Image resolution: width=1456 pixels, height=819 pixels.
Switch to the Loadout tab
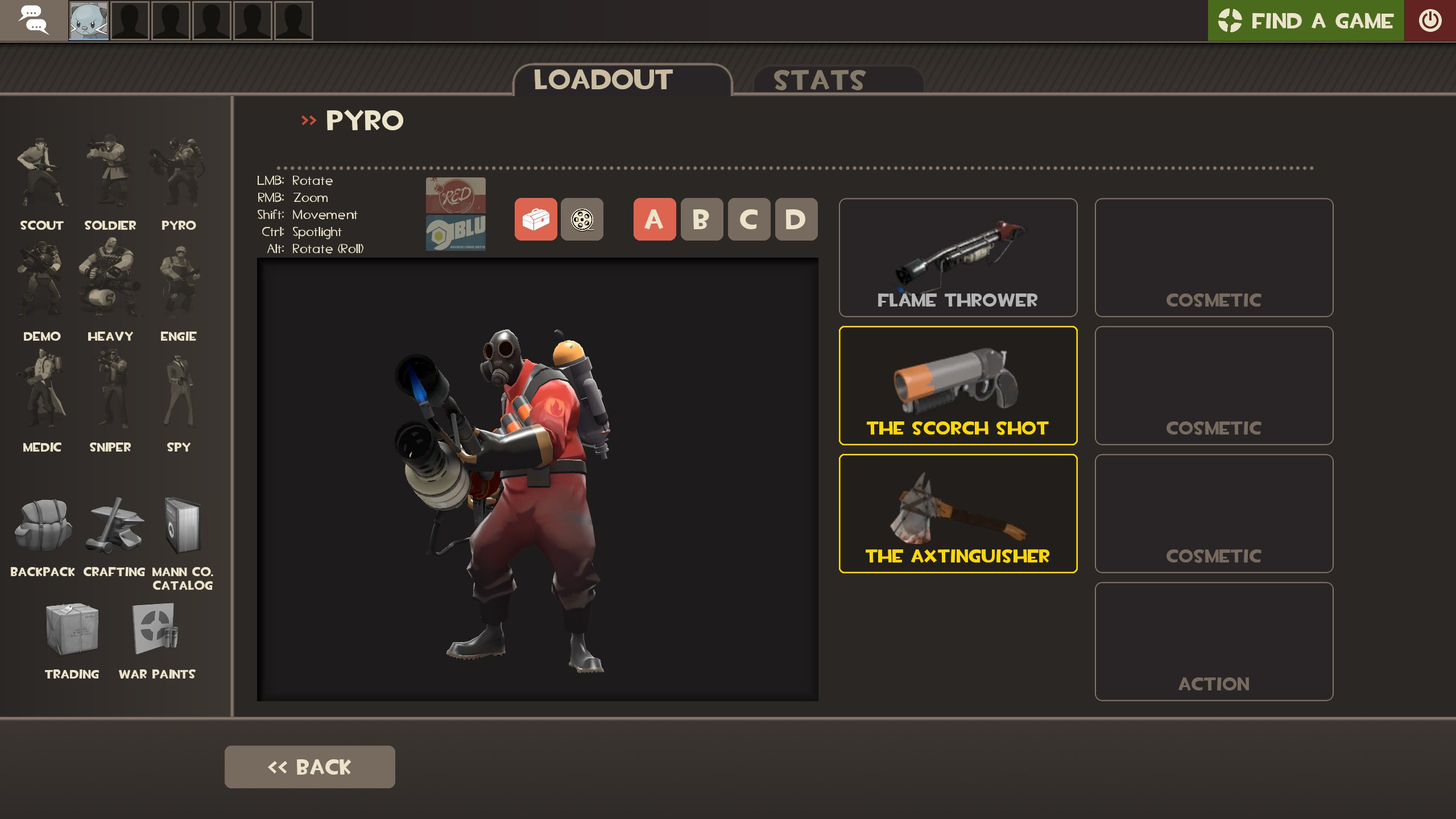tap(601, 79)
